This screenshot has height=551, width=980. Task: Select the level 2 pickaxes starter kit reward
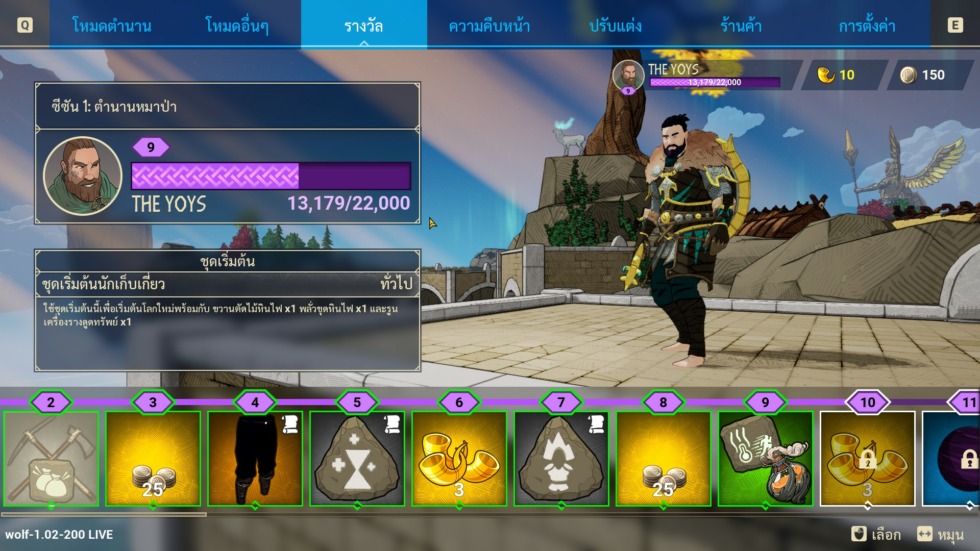pyautogui.click(x=51, y=458)
